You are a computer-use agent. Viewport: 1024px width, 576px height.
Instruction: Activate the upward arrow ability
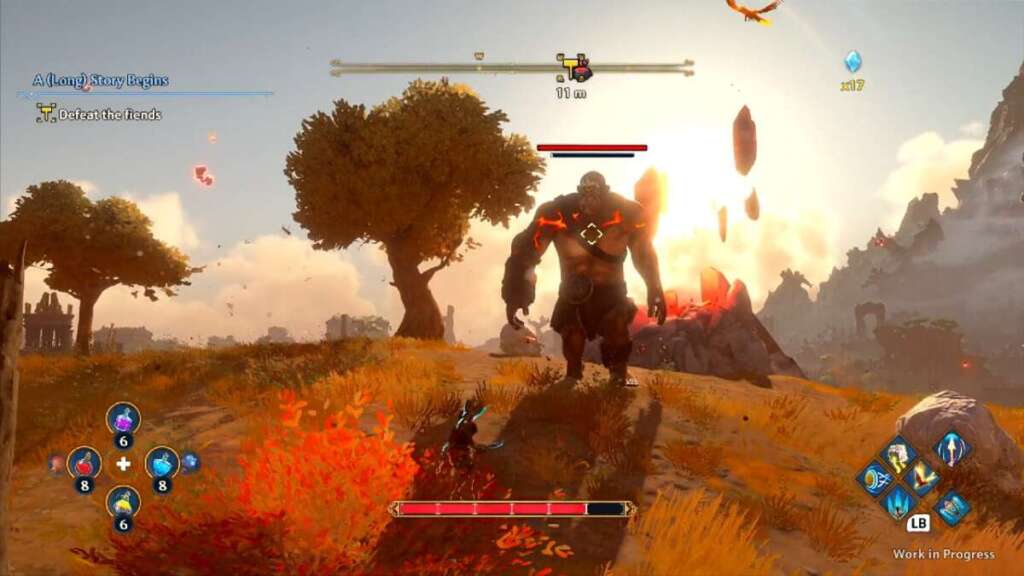pyautogui.click(x=951, y=448)
